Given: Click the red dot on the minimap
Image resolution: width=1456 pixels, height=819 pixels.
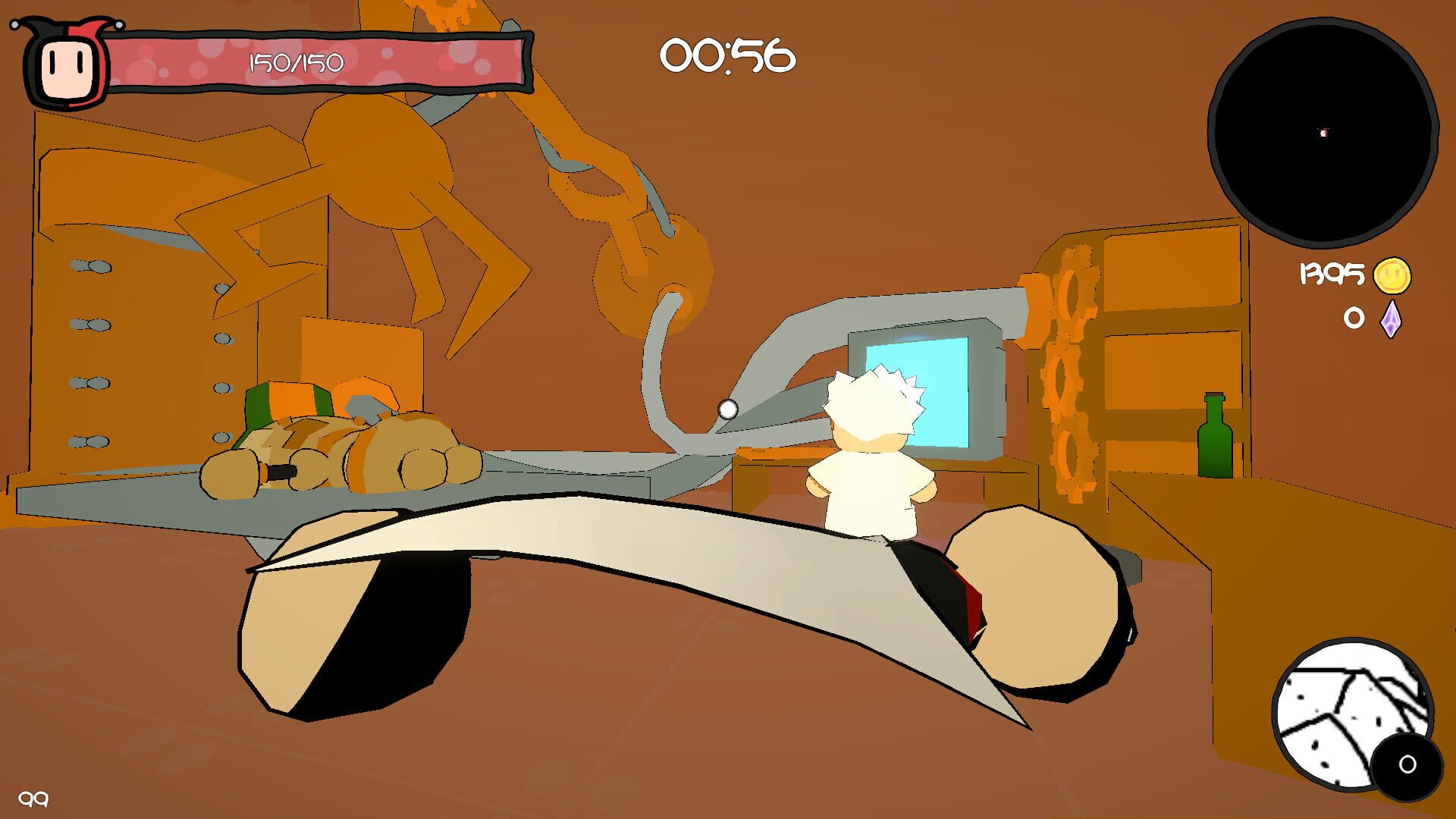Looking at the screenshot, I should tap(1323, 133).
